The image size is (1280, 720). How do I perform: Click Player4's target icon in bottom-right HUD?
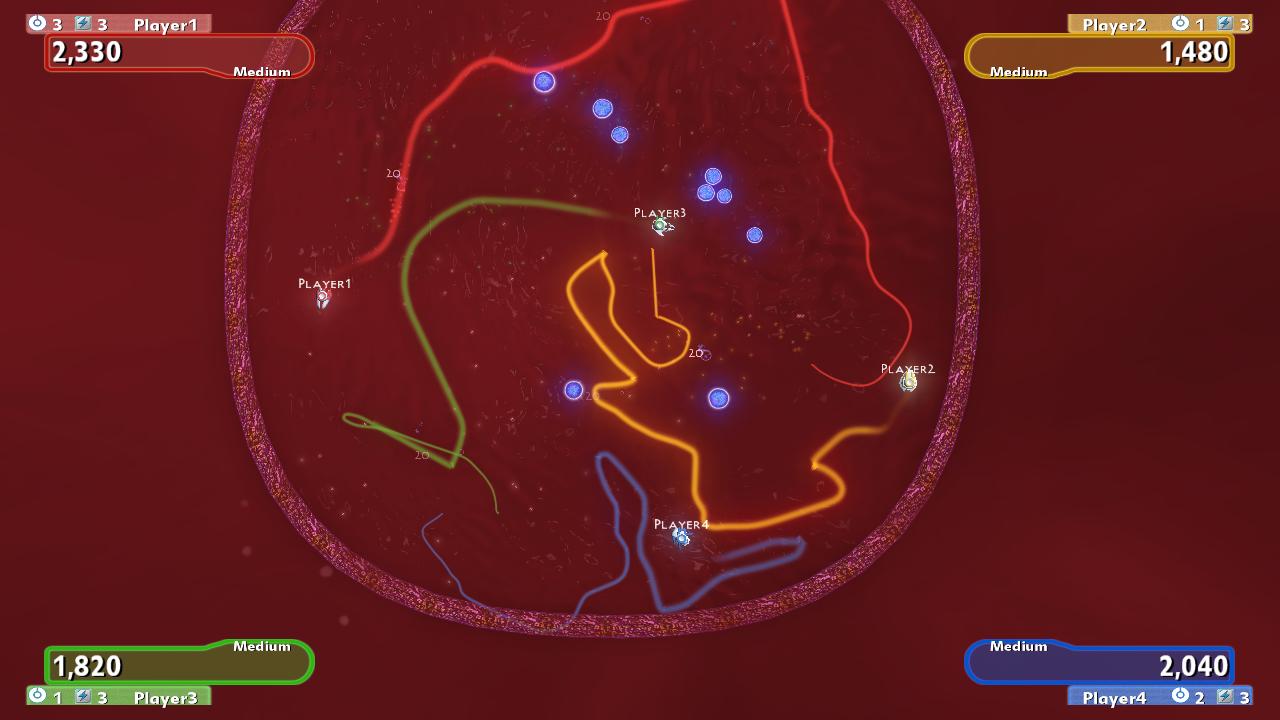click(1182, 696)
